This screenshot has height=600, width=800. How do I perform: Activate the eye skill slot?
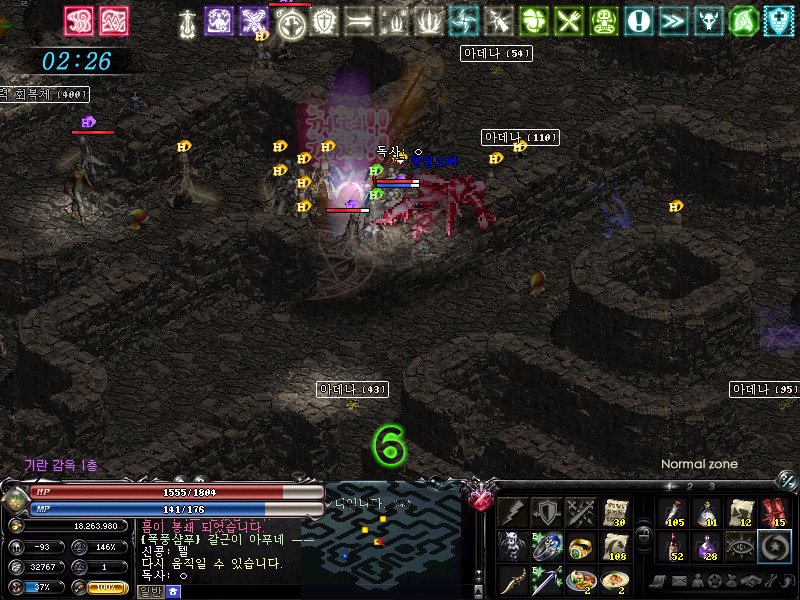(741, 547)
